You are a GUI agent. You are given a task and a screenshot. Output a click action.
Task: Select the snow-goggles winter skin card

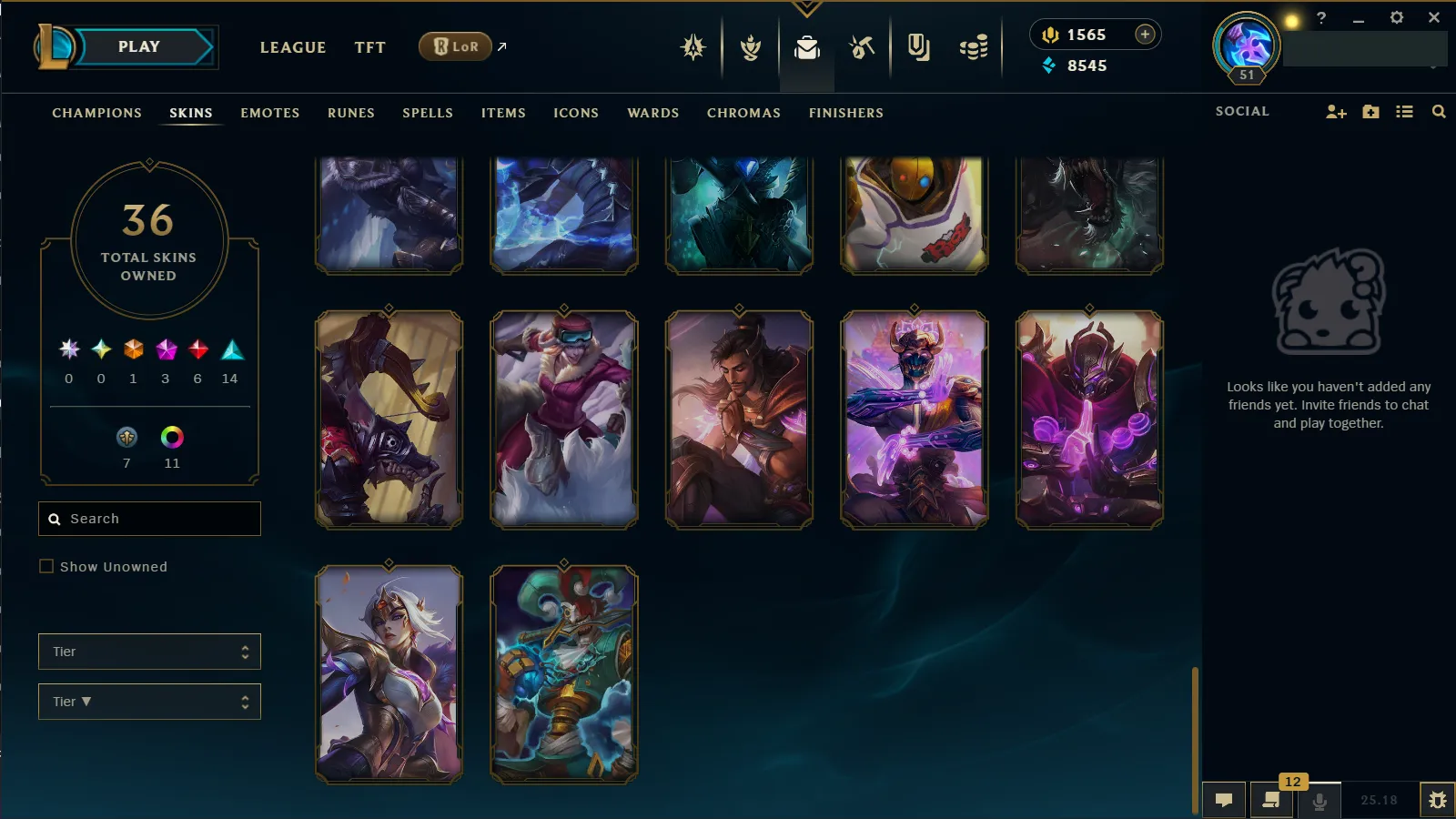564,420
